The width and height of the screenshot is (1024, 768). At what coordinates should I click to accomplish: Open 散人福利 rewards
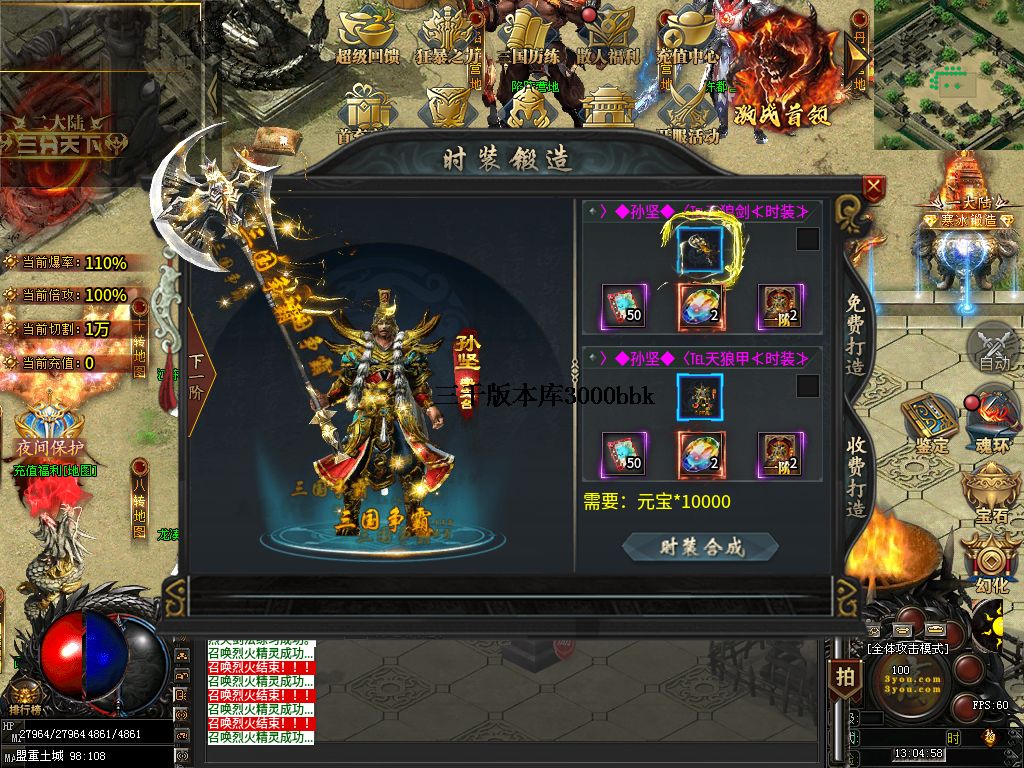click(608, 36)
